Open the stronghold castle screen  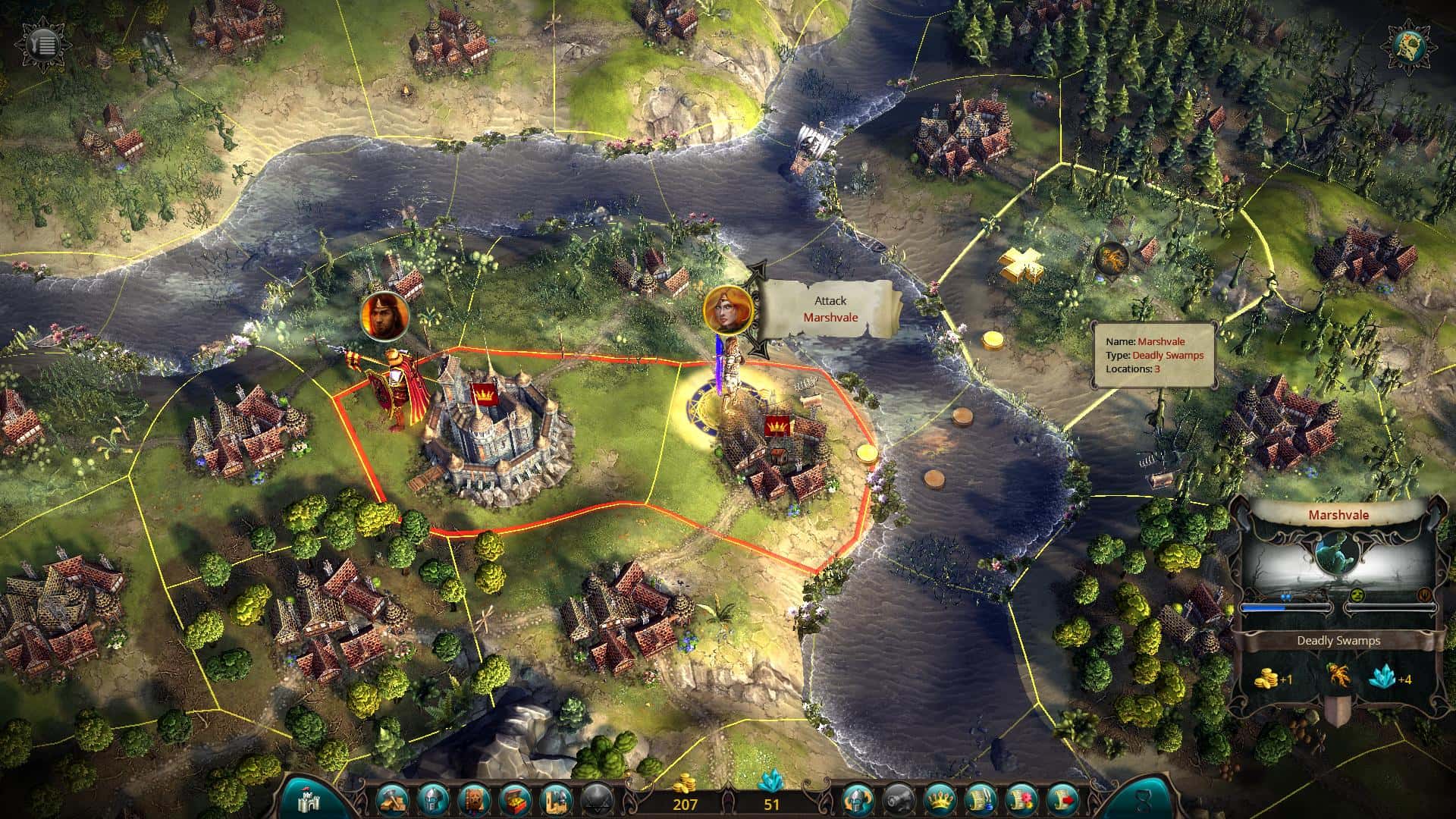coord(308,800)
